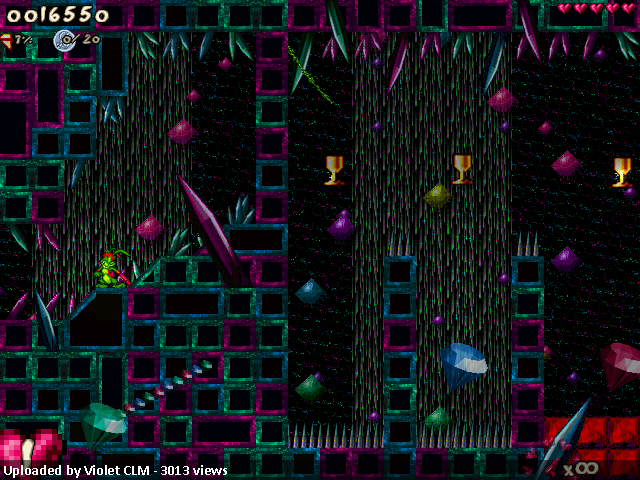This screenshot has width=640, height=480.
Task: Click the silver coin counter icon
Action: tap(65, 39)
